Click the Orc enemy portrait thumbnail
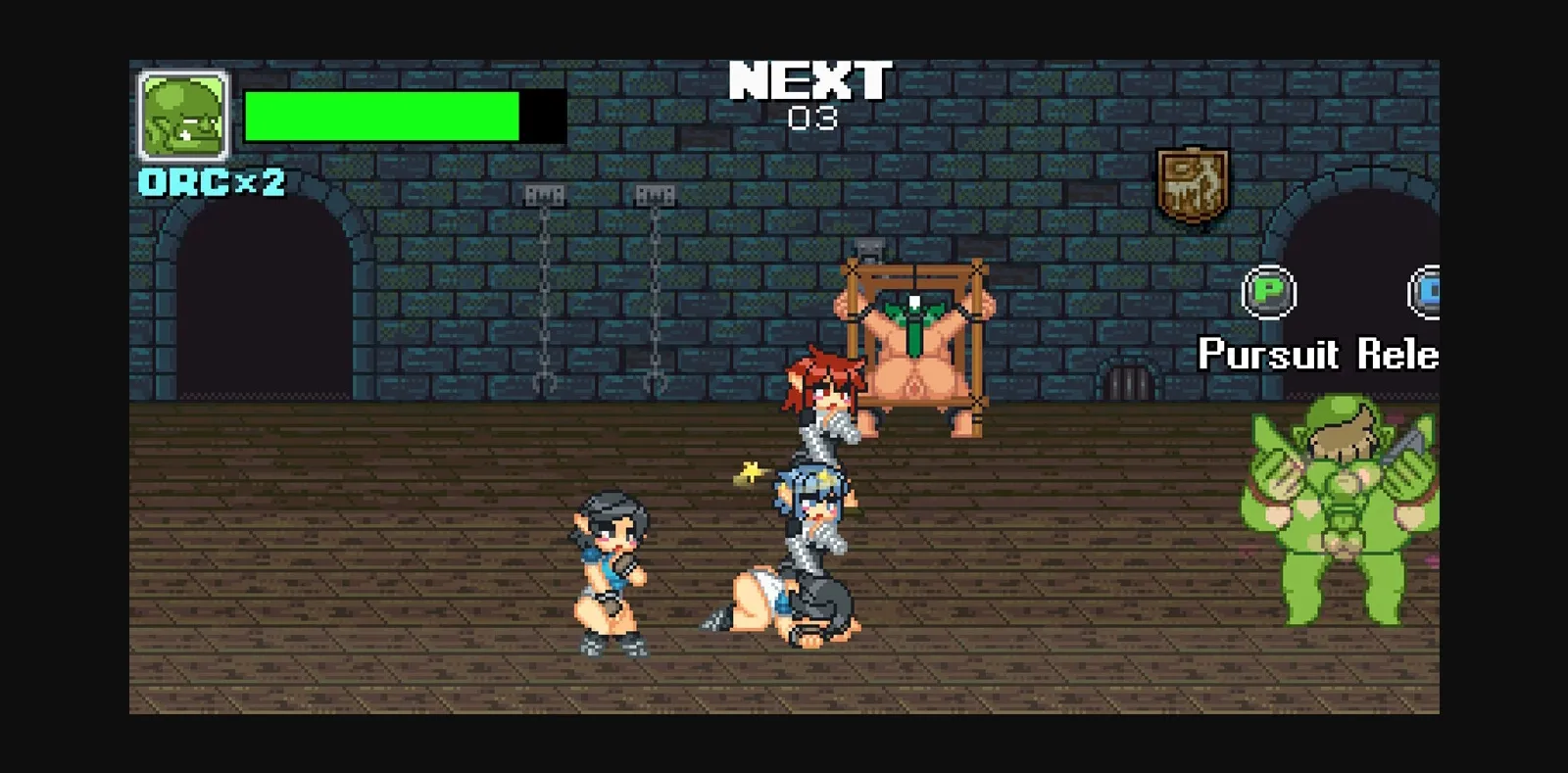 tap(181, 114)
